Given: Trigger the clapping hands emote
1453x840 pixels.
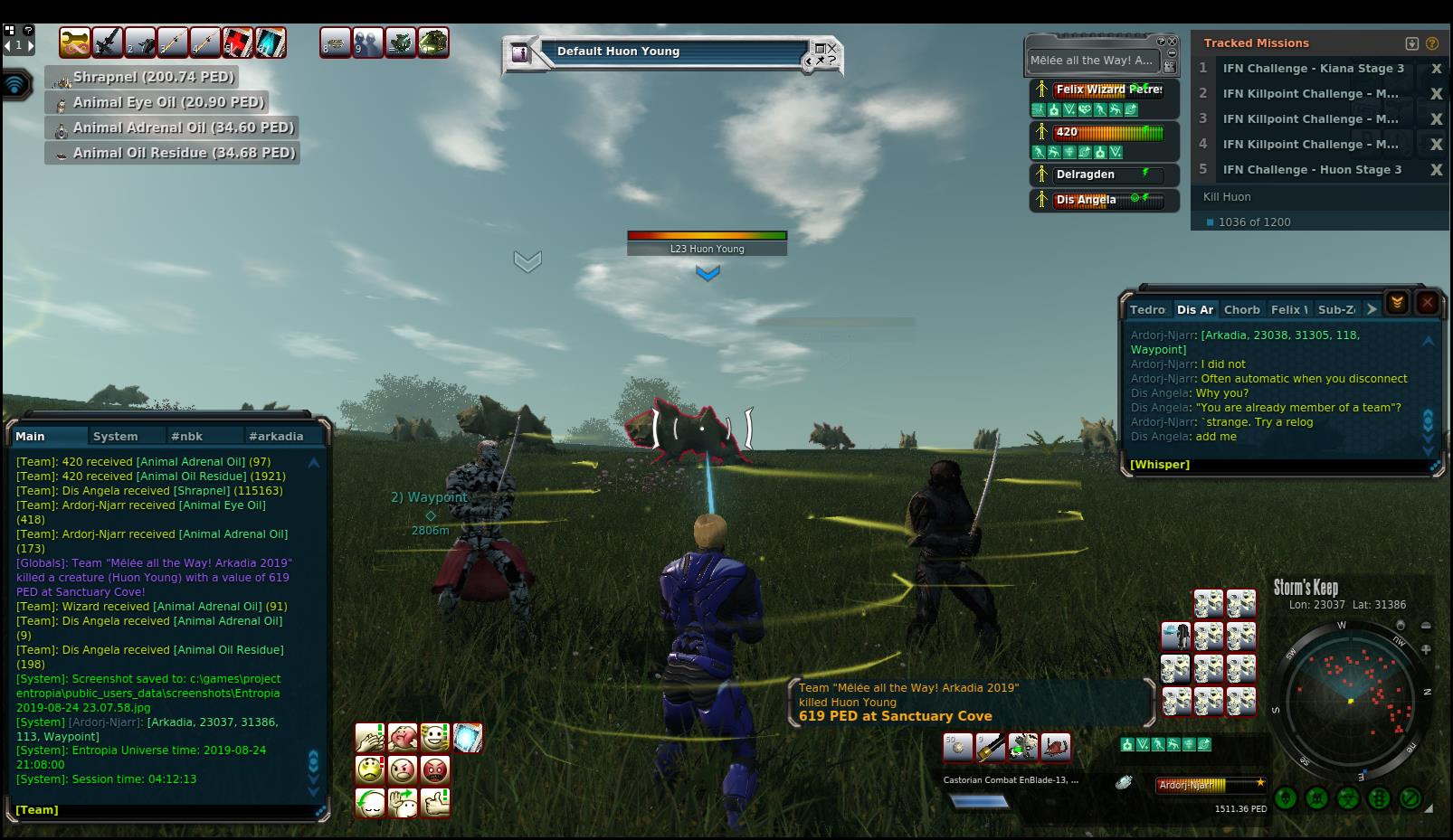Looking at the screenshot, I should [x=370, y=738].
